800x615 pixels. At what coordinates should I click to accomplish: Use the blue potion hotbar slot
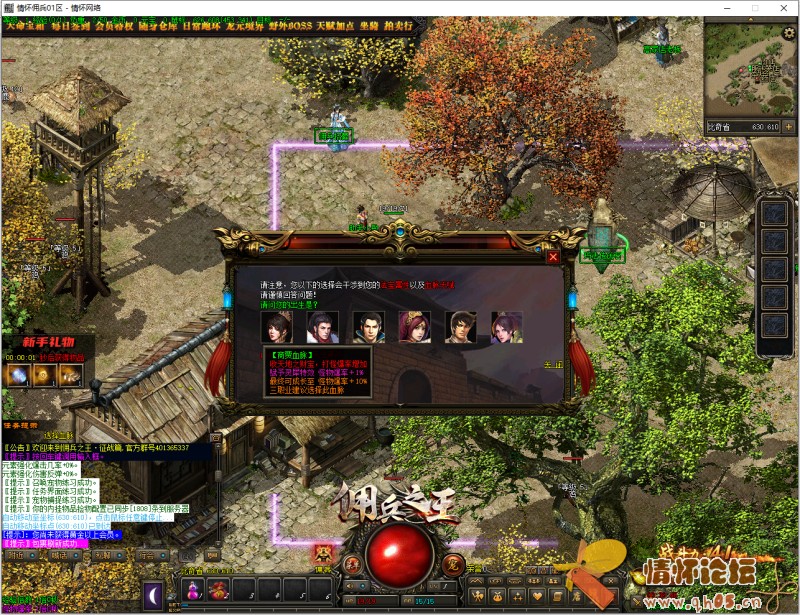pos(192,592)
